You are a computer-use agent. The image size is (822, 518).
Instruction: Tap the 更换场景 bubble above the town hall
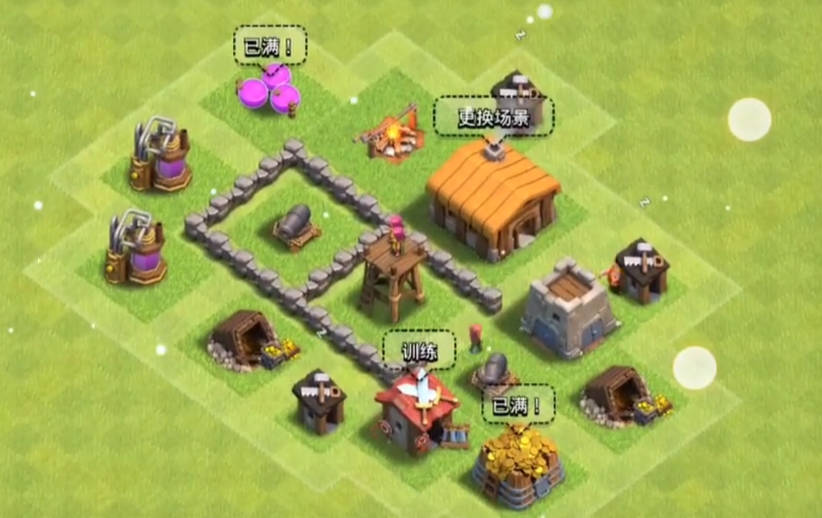493,116
